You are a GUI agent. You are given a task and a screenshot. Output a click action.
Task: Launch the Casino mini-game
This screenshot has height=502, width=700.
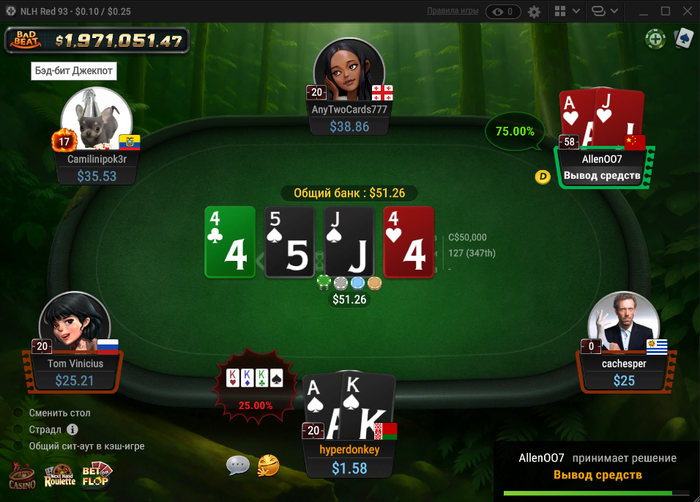click(21, 477)
